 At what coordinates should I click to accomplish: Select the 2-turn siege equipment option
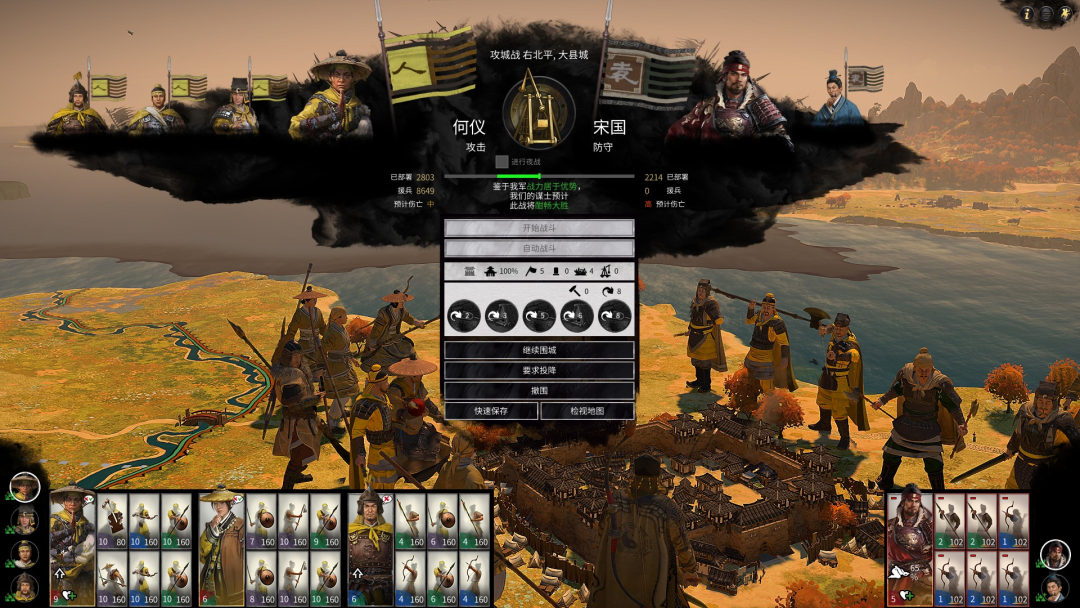[x=464, y=316]
